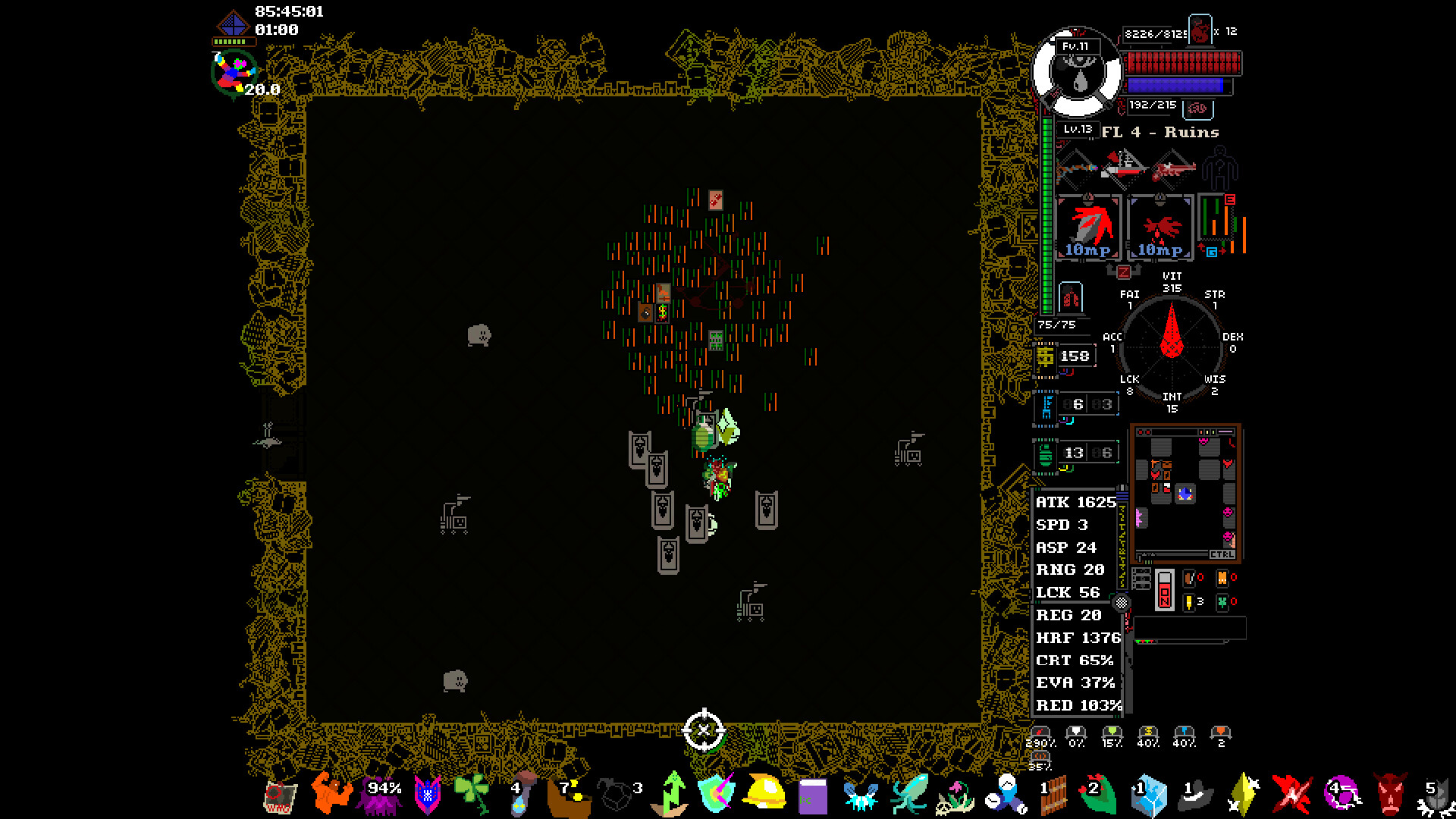This screenshot has width=1456, height=819.
Task: Select the orange muscle man item
Action: (x=331, y=793)
